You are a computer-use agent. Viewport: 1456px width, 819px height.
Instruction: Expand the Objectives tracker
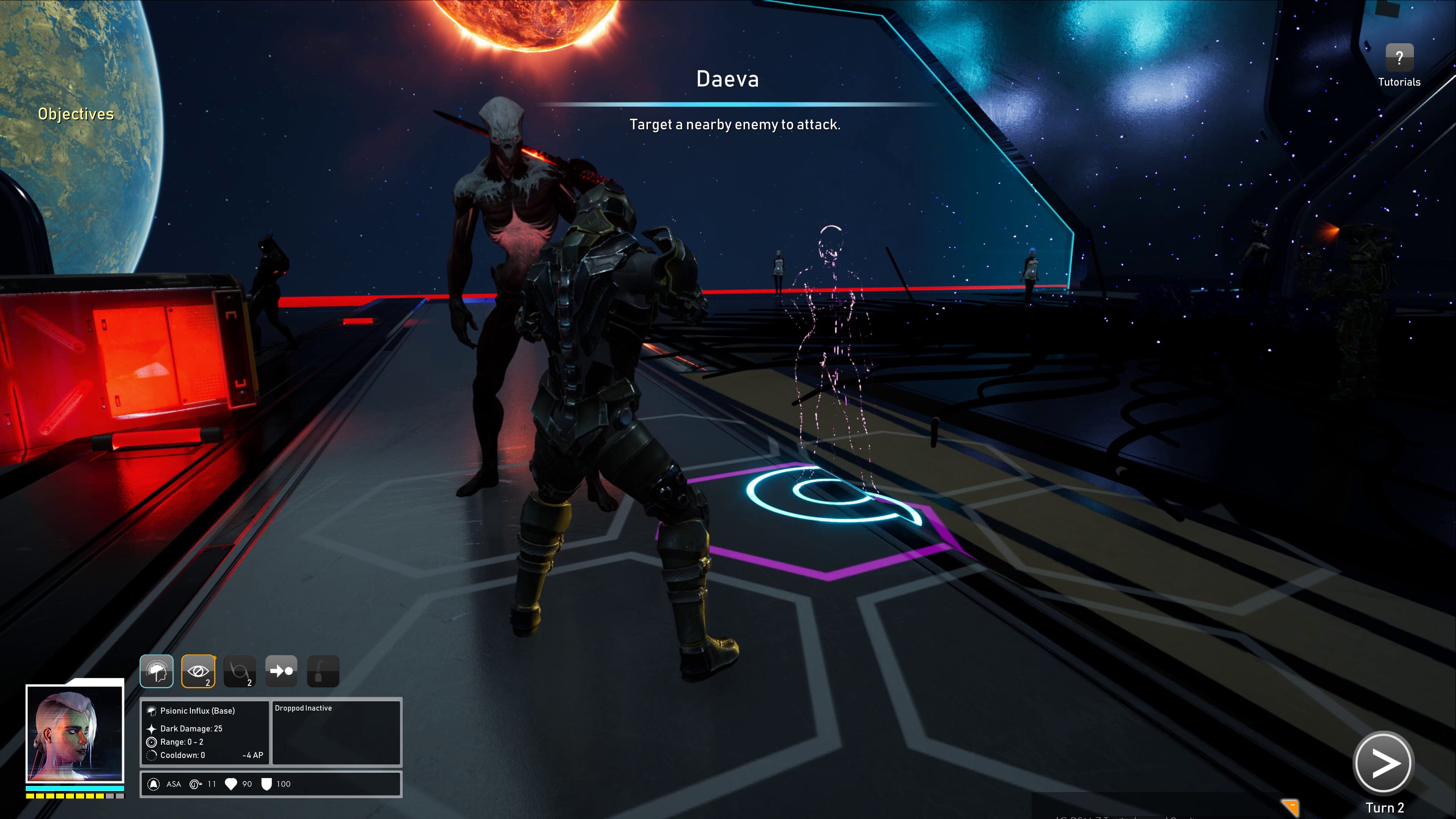[76, 114]
